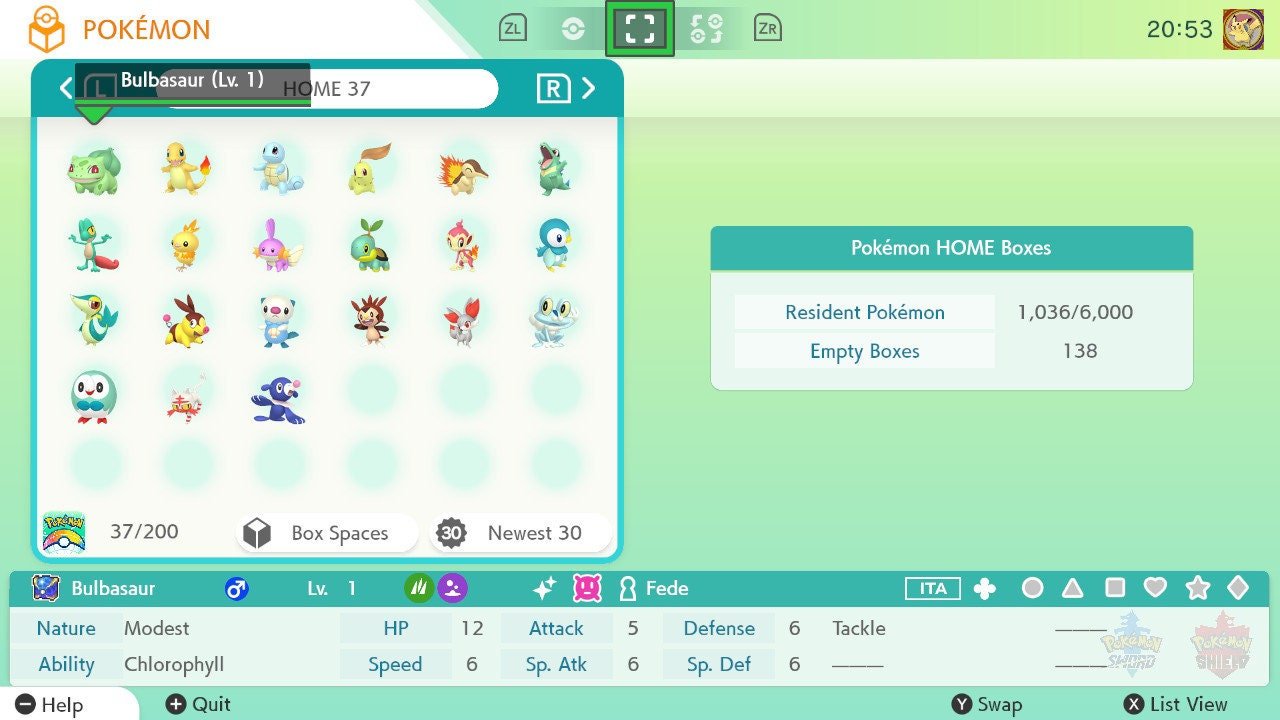
Task: Click the Pokémon HOME ball logo bottom left
Action: tap(64, 531)
